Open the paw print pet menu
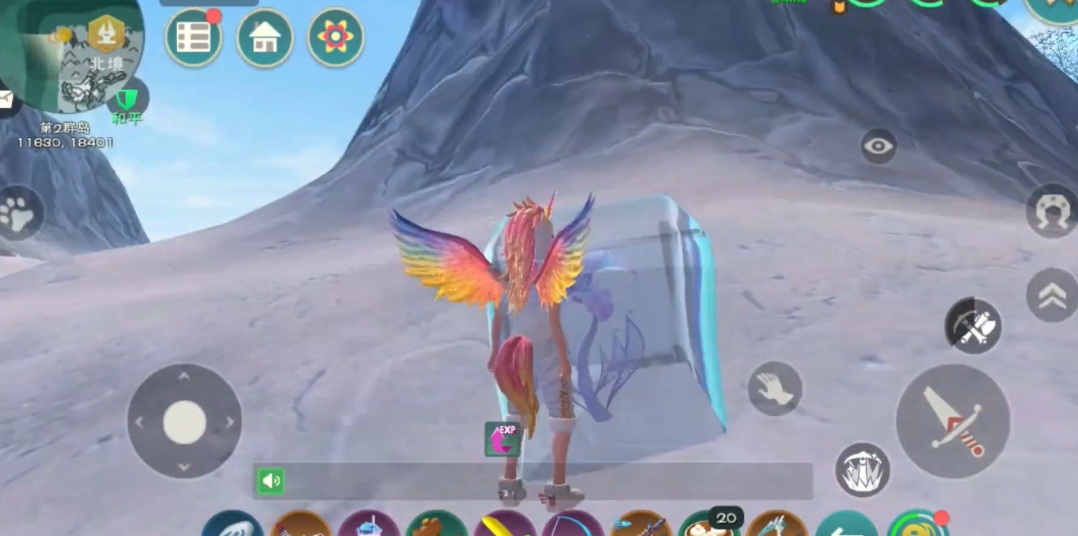 18,212
